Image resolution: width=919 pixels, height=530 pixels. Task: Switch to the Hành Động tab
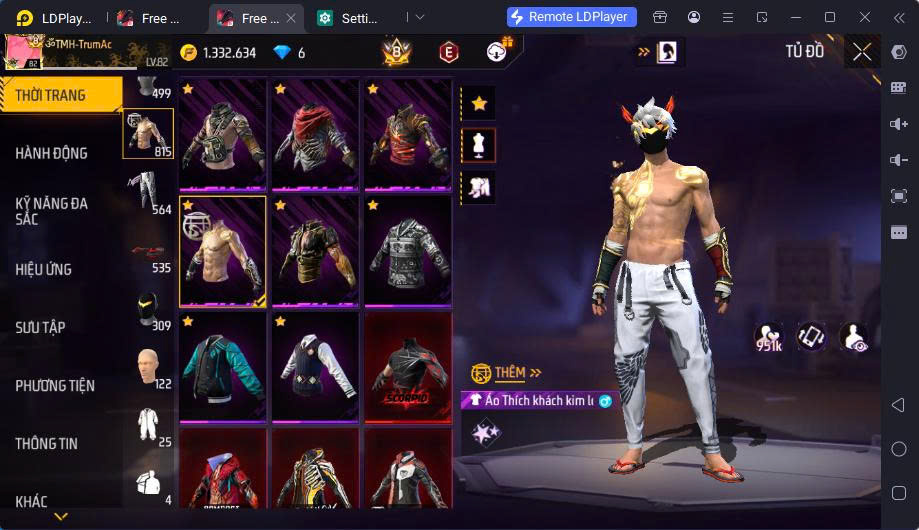[52, 153]
